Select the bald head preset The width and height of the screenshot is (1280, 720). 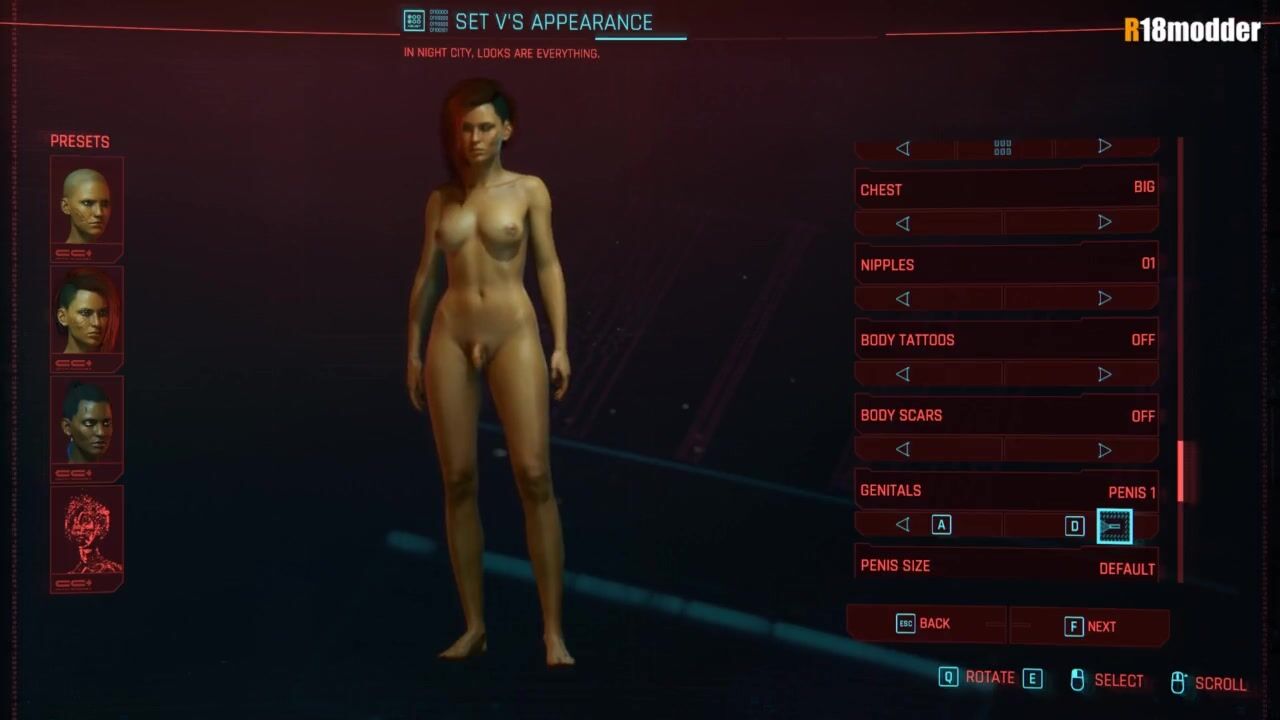(87, 206)
